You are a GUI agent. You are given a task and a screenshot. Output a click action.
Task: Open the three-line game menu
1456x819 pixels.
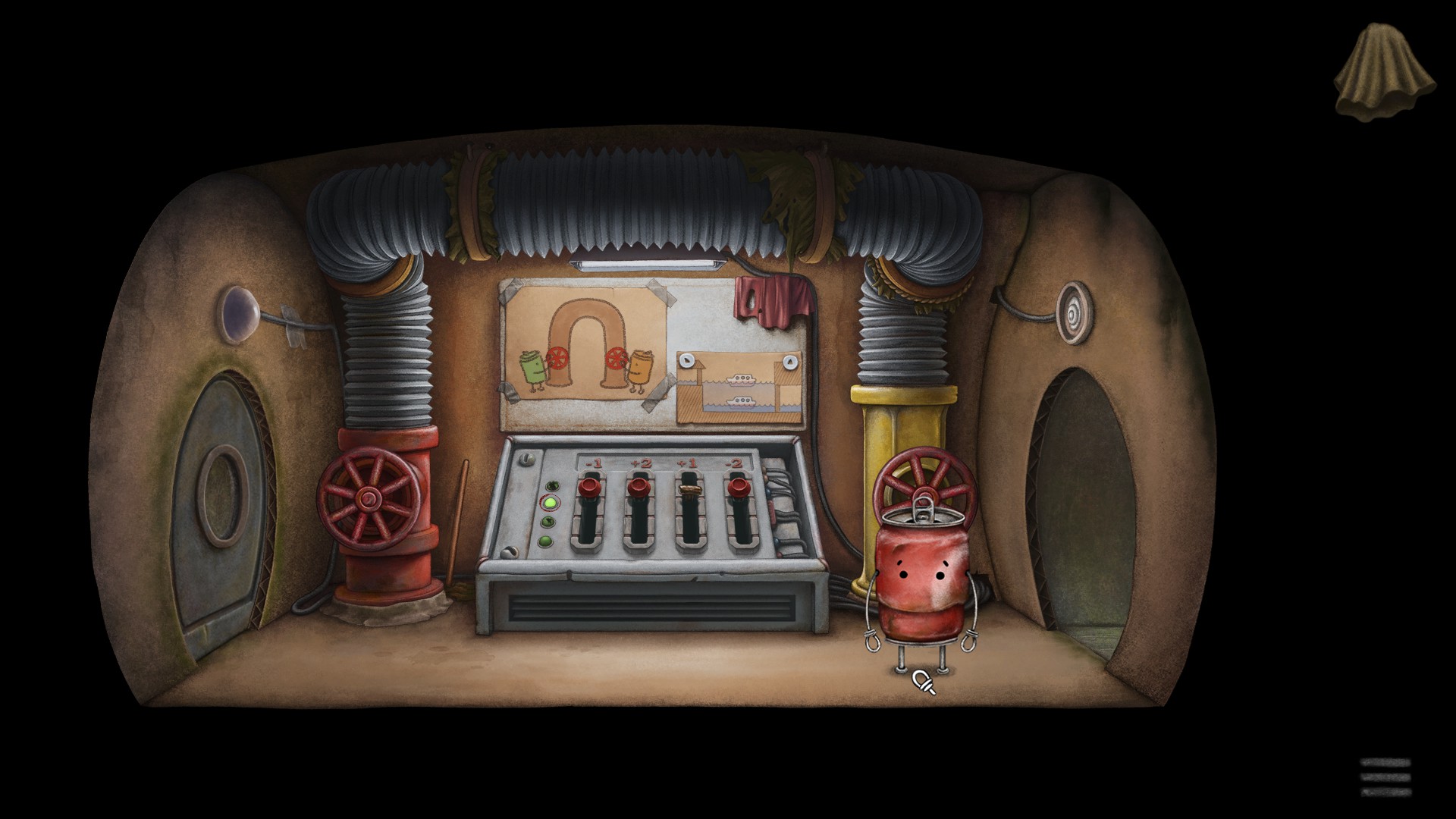click(1385, 777)
